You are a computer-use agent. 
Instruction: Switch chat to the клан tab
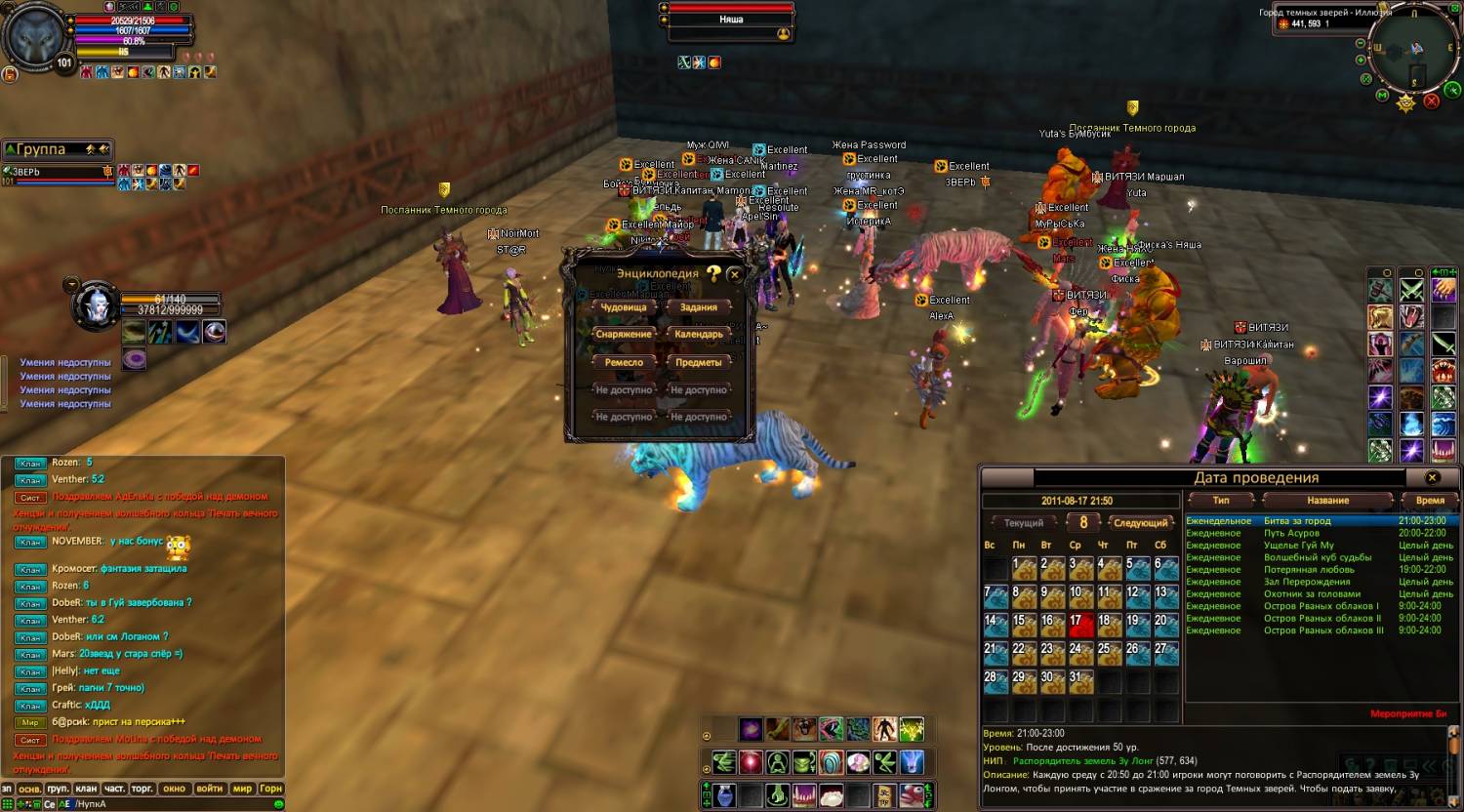pos(86,789)
